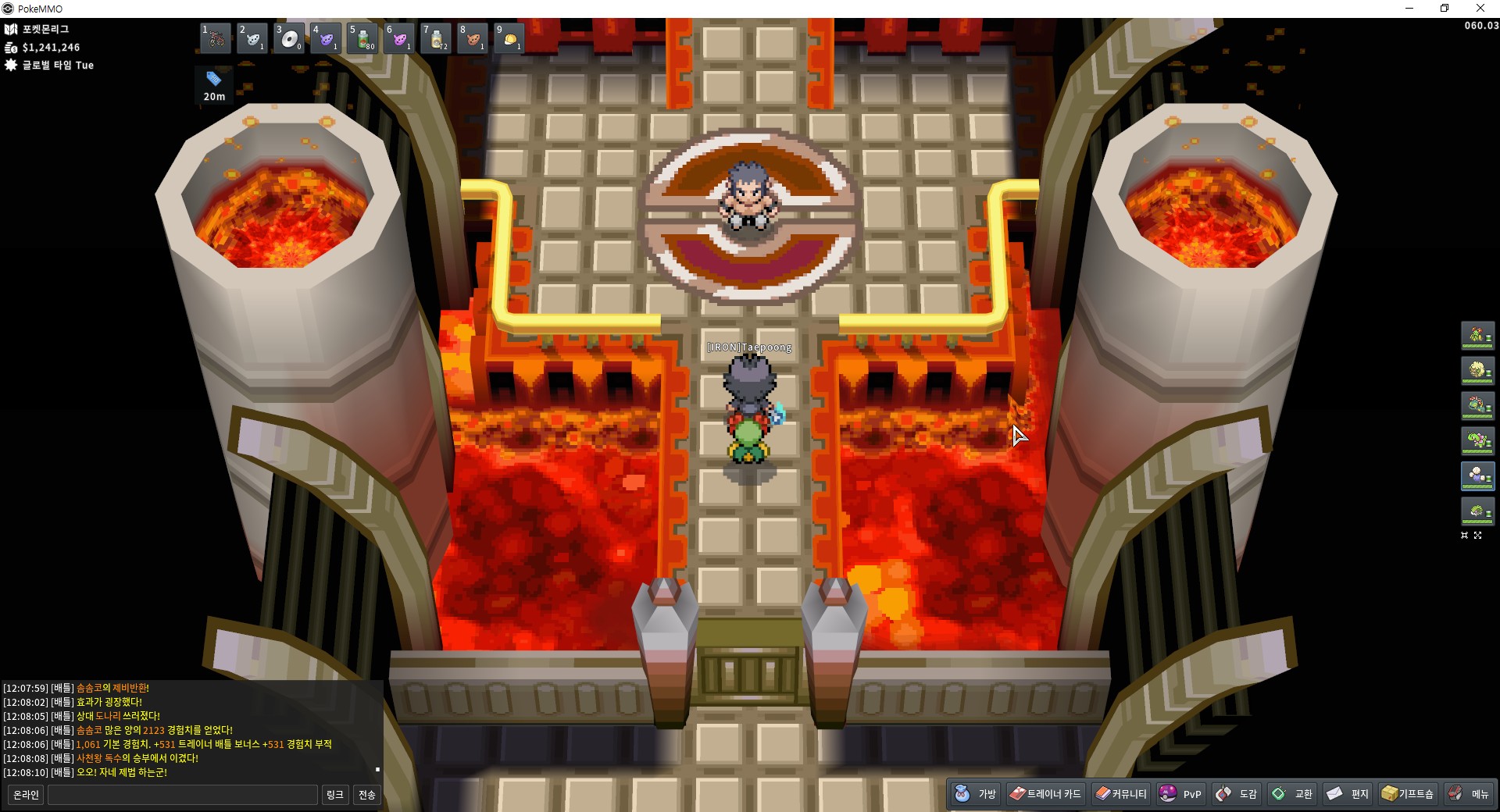Image resolution: width=1500 pixels, height=812 pixels.
Task: Select the yellow cap item in slot 9
Action: [509, 38]
